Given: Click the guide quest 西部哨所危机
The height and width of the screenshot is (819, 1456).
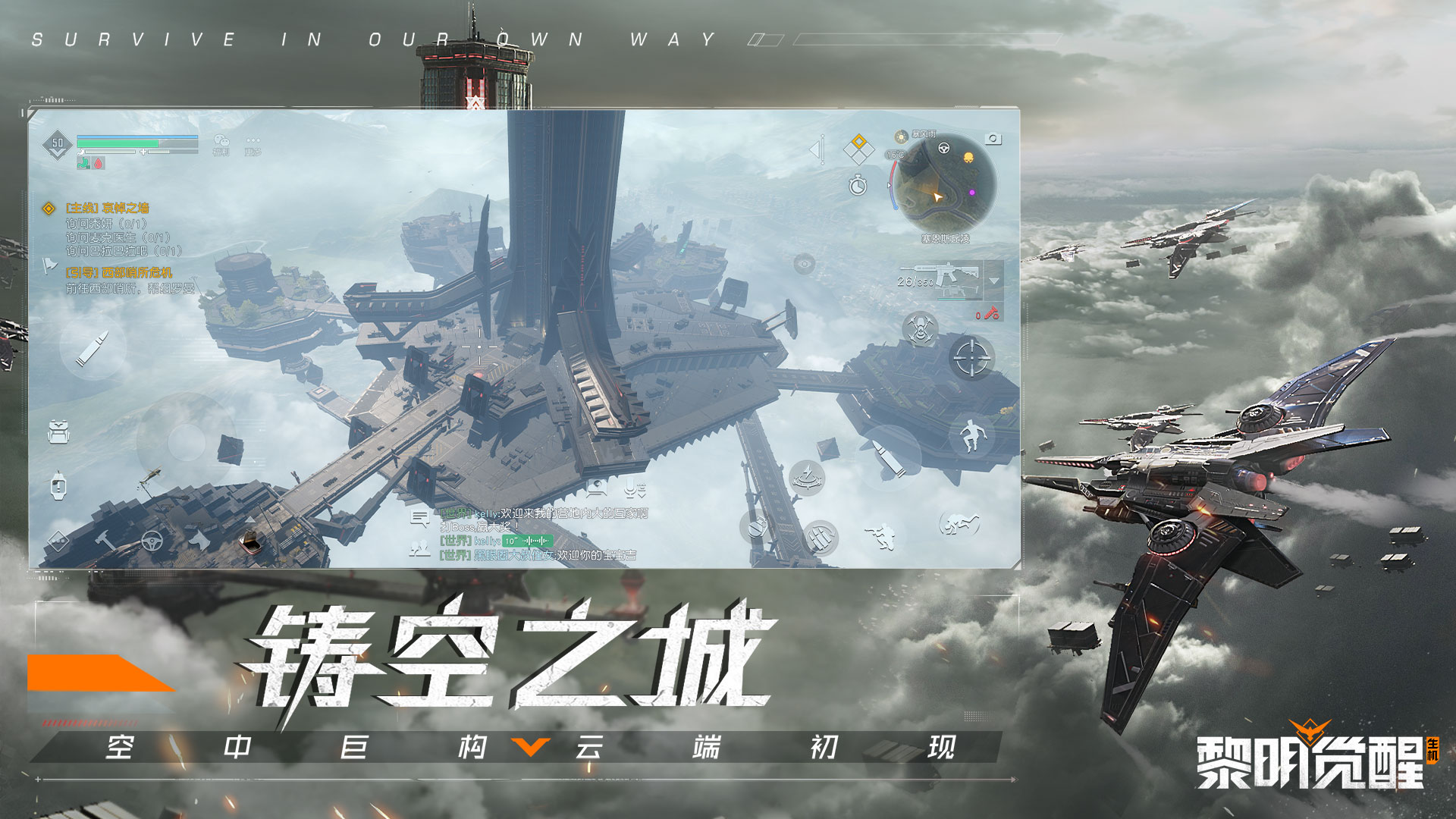Looking at the screenshot, I should pyautogui.click(x=121, y=271).
